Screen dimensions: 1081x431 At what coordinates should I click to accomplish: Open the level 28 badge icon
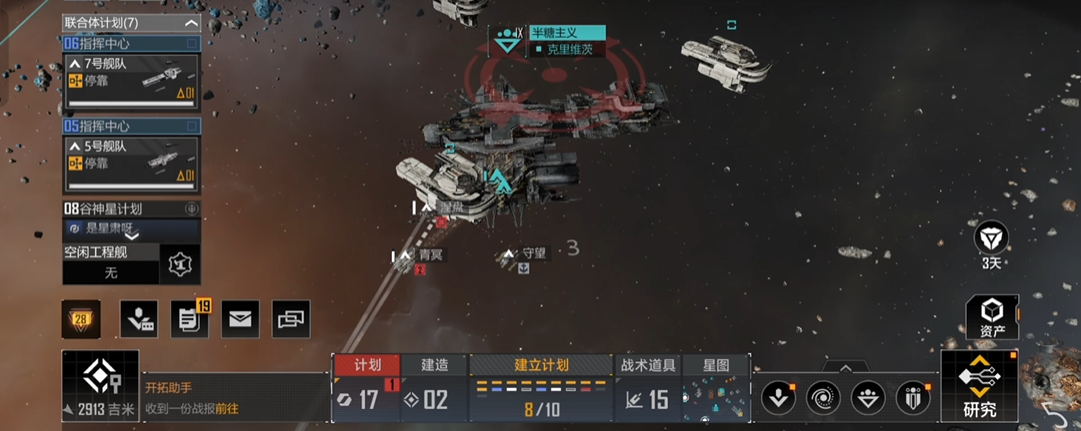(x=81, y=319)
